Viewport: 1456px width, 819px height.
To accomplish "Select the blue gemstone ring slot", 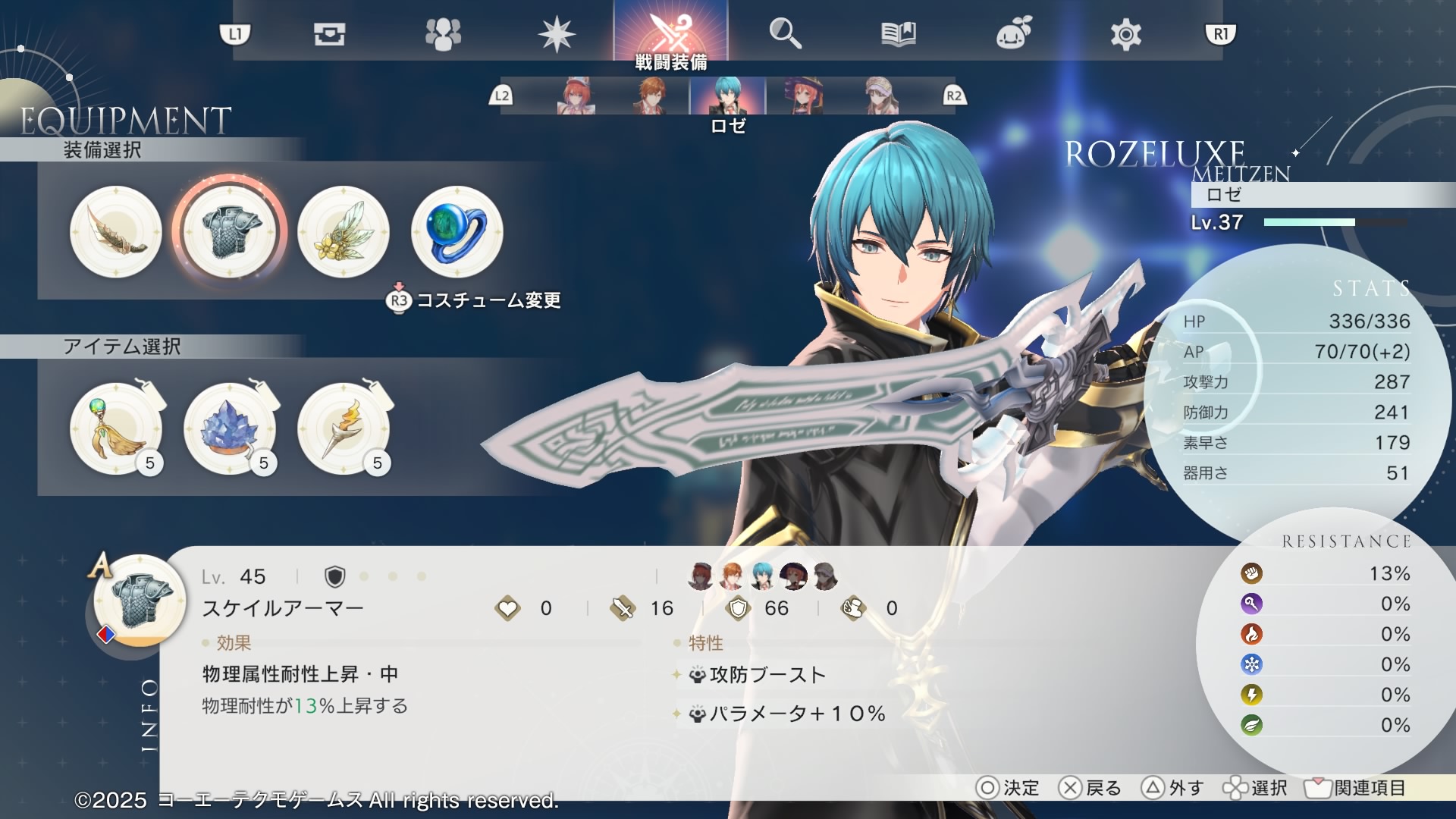I will (457, 231).
